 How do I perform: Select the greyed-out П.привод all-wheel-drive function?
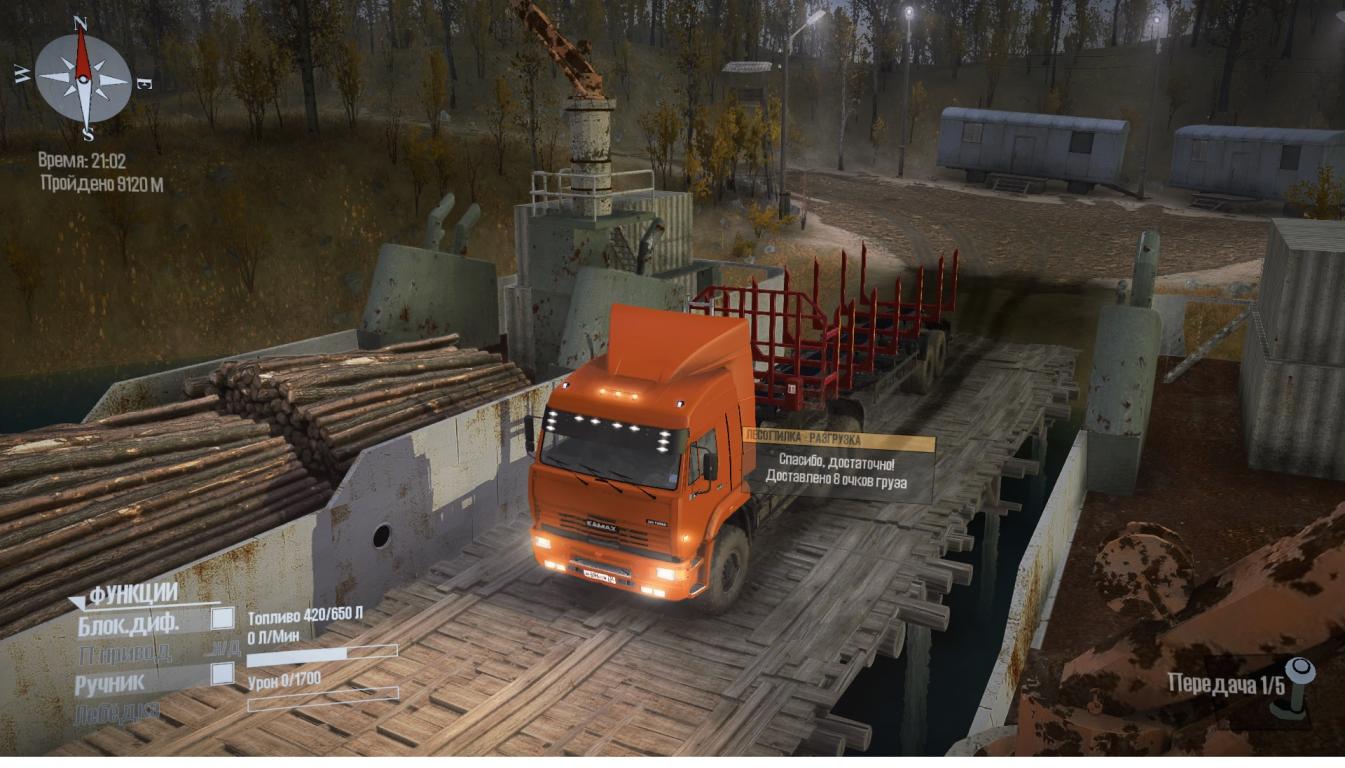124,654
